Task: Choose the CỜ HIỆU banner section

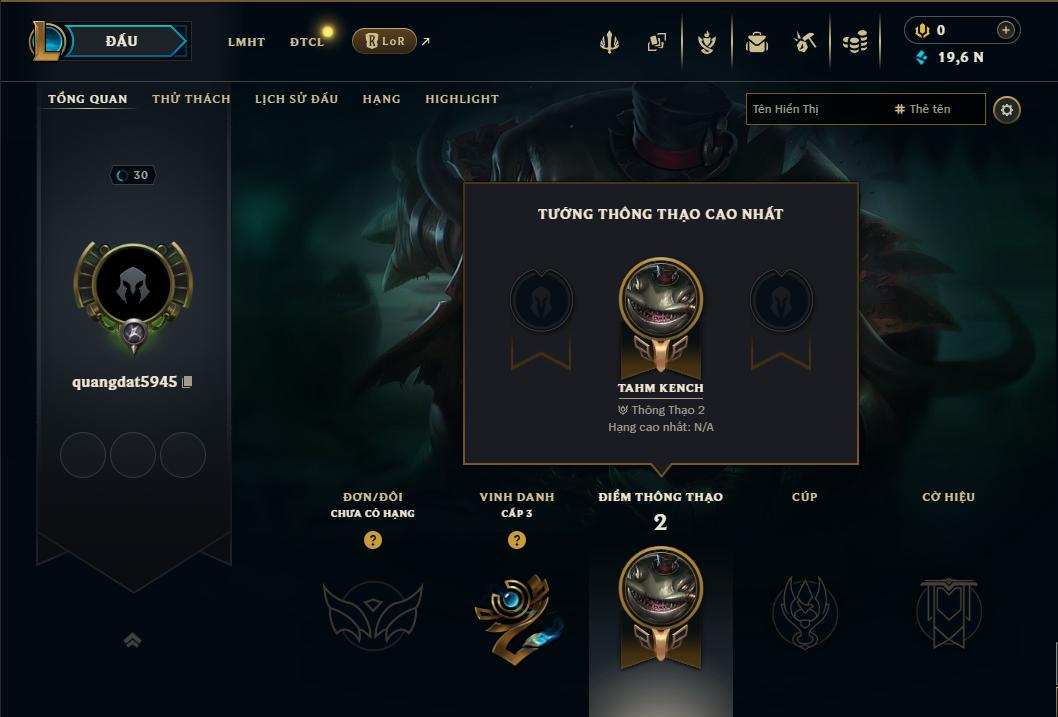Action: (948, 610)
